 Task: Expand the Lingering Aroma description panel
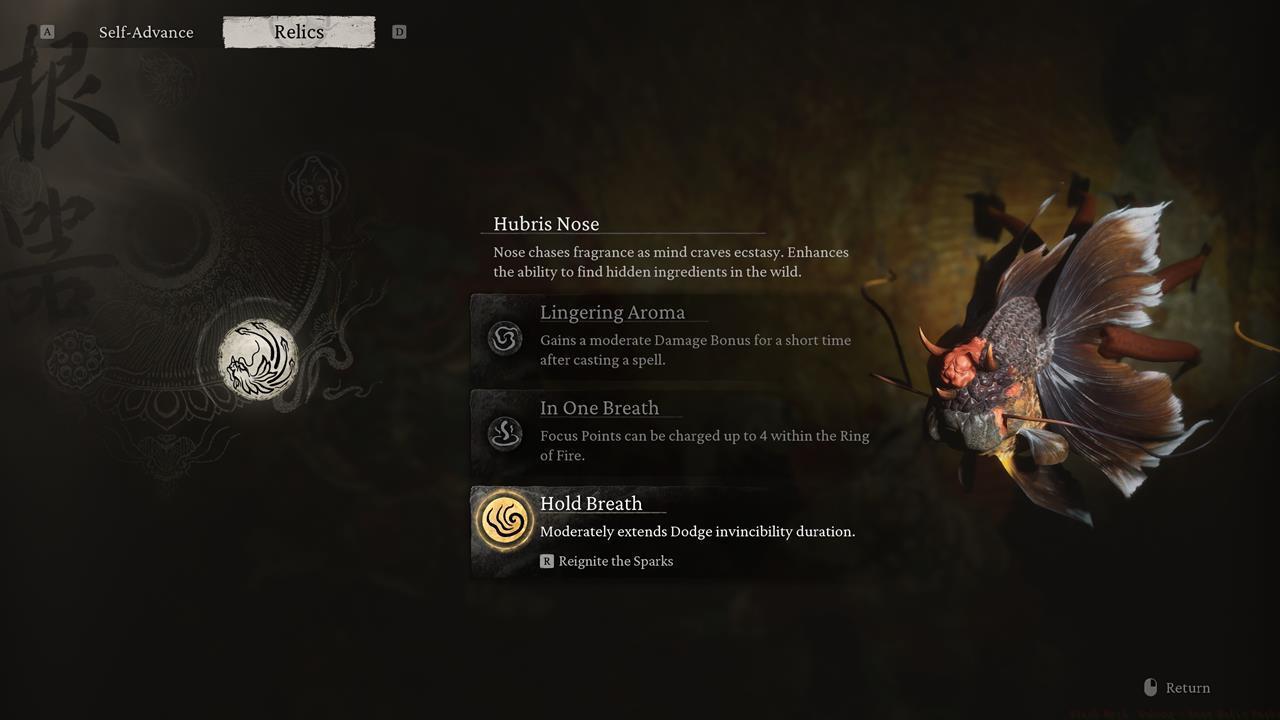tap(660, 339)
